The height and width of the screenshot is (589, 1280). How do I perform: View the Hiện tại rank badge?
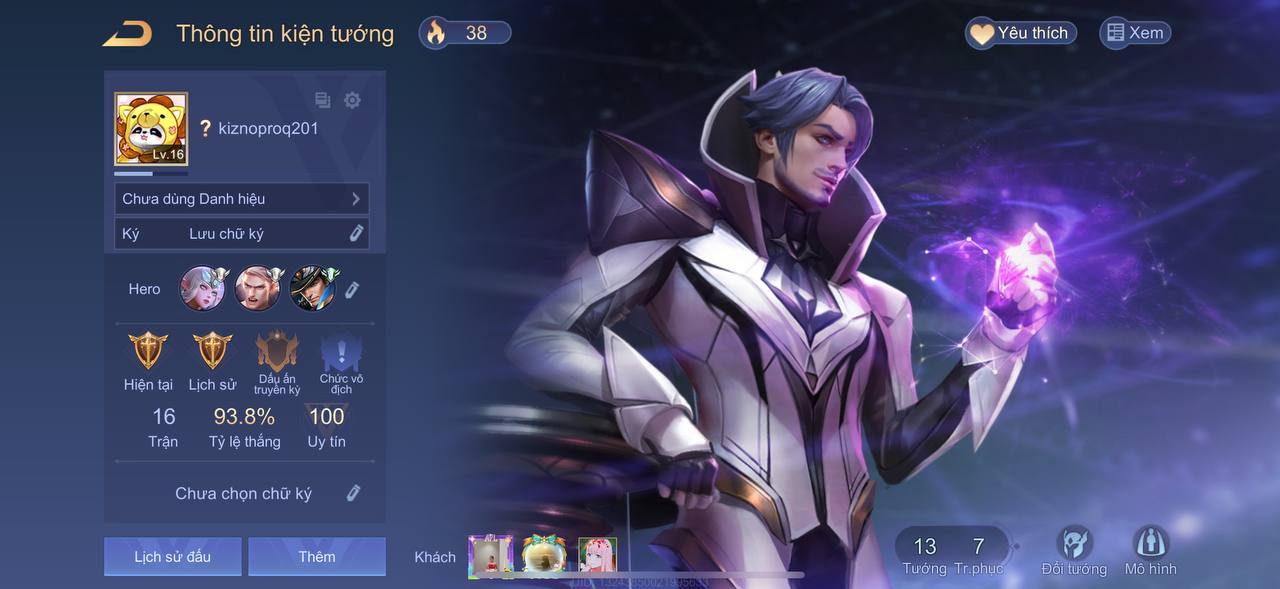pyautogui.click(x=149, y=351)
